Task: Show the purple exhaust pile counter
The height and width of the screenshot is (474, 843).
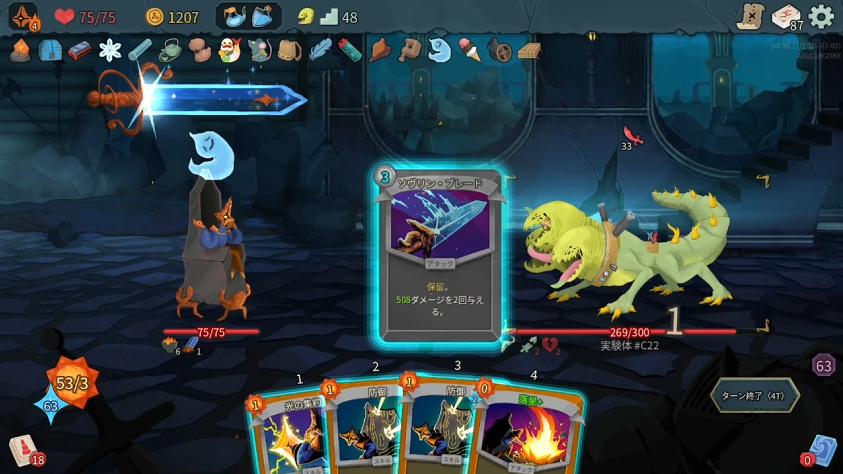Action: point(823,365)
